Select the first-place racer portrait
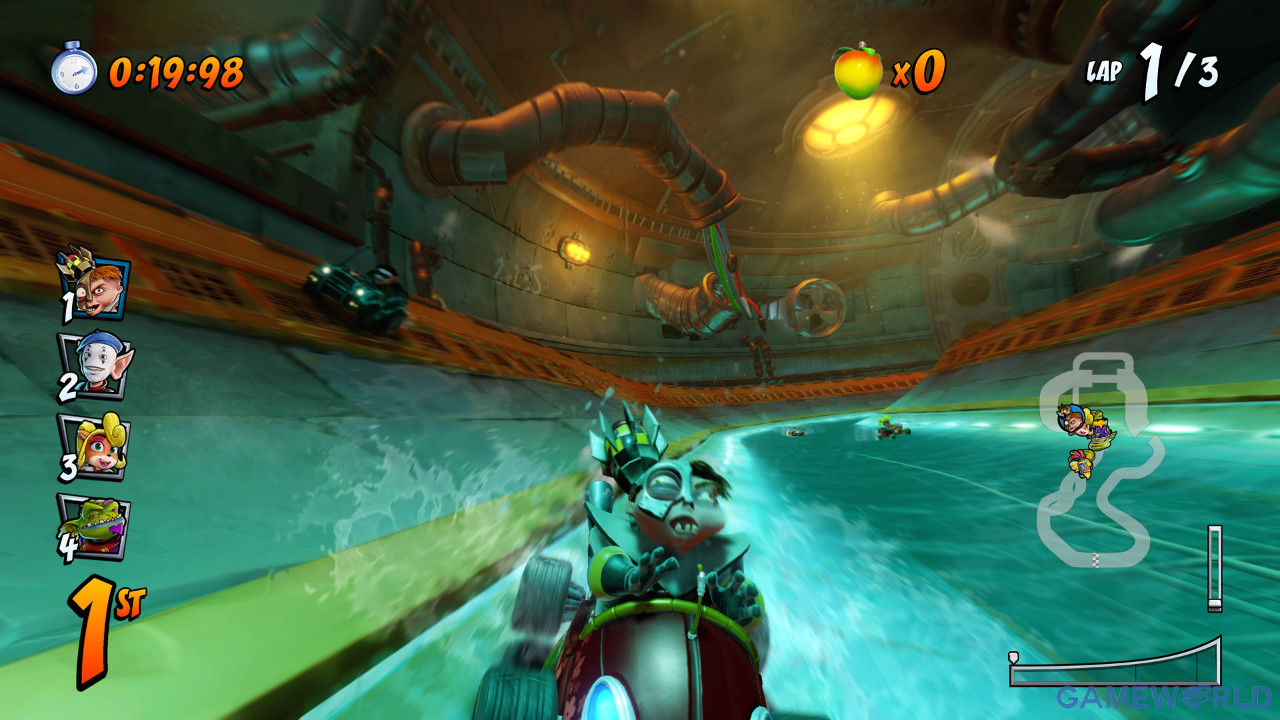The height and width of the screenshot is (720, 1280). [95, 284]
